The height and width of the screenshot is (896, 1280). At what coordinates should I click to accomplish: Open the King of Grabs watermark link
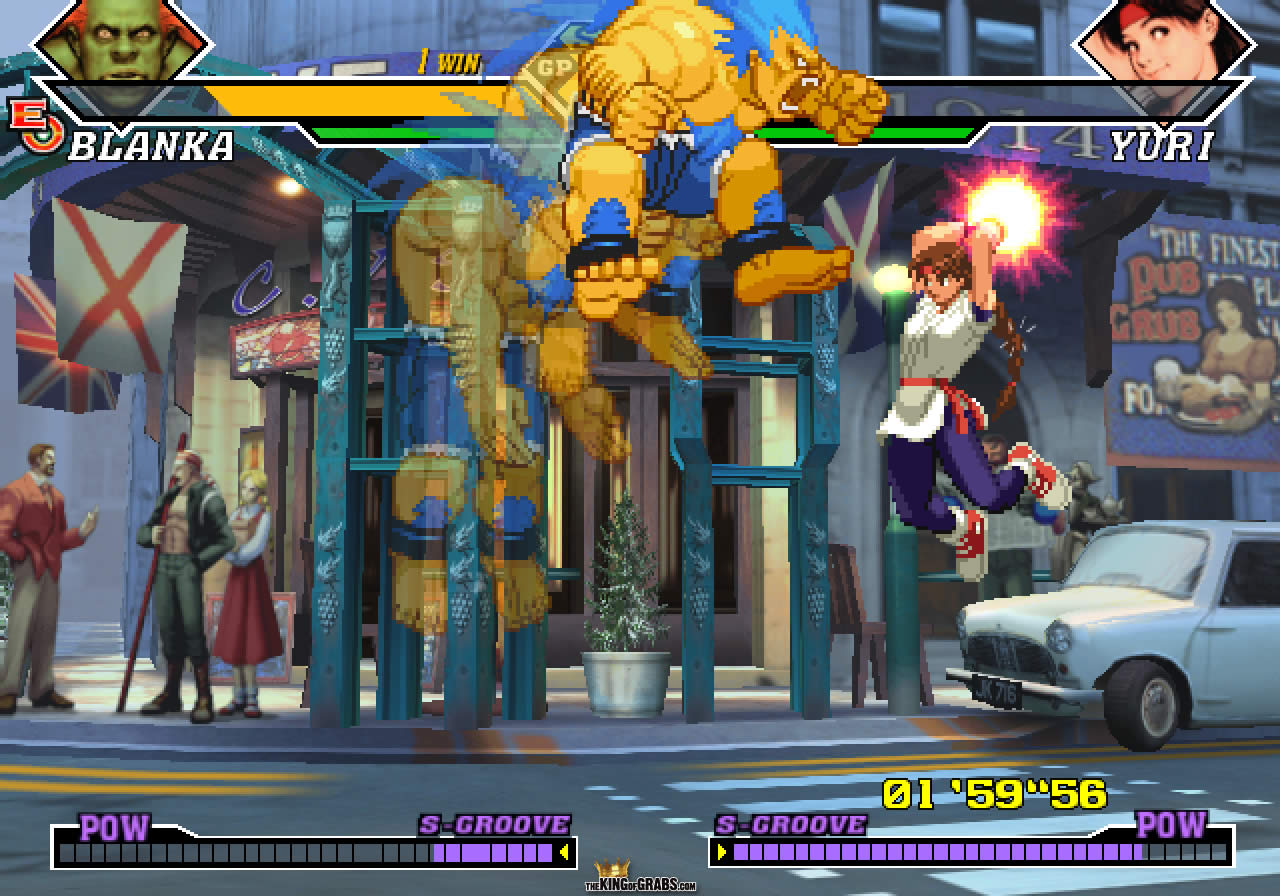pyautogui.click(x=640, y=879)
